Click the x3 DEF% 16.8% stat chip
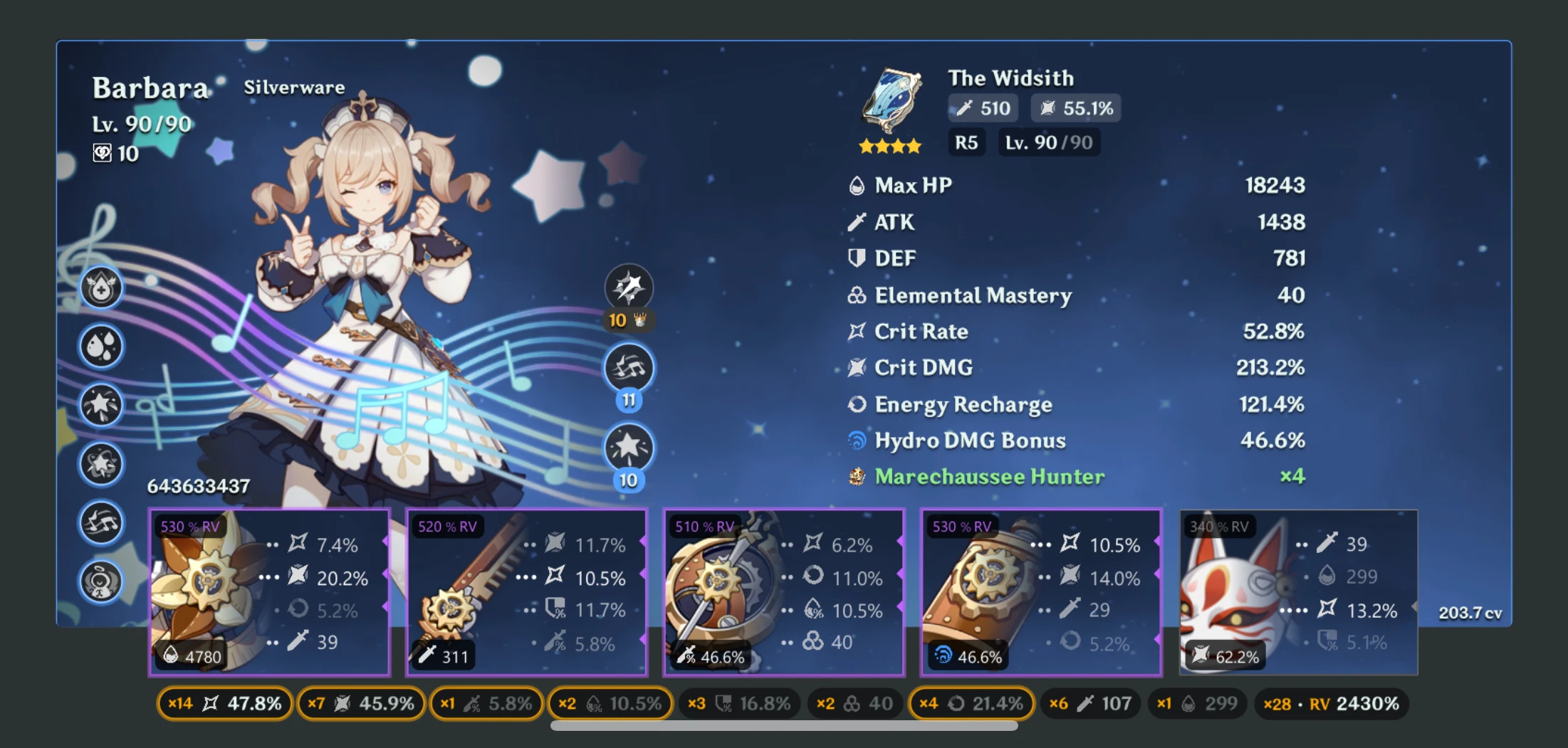Screen dimensions: 1568x748 [738, 704]
